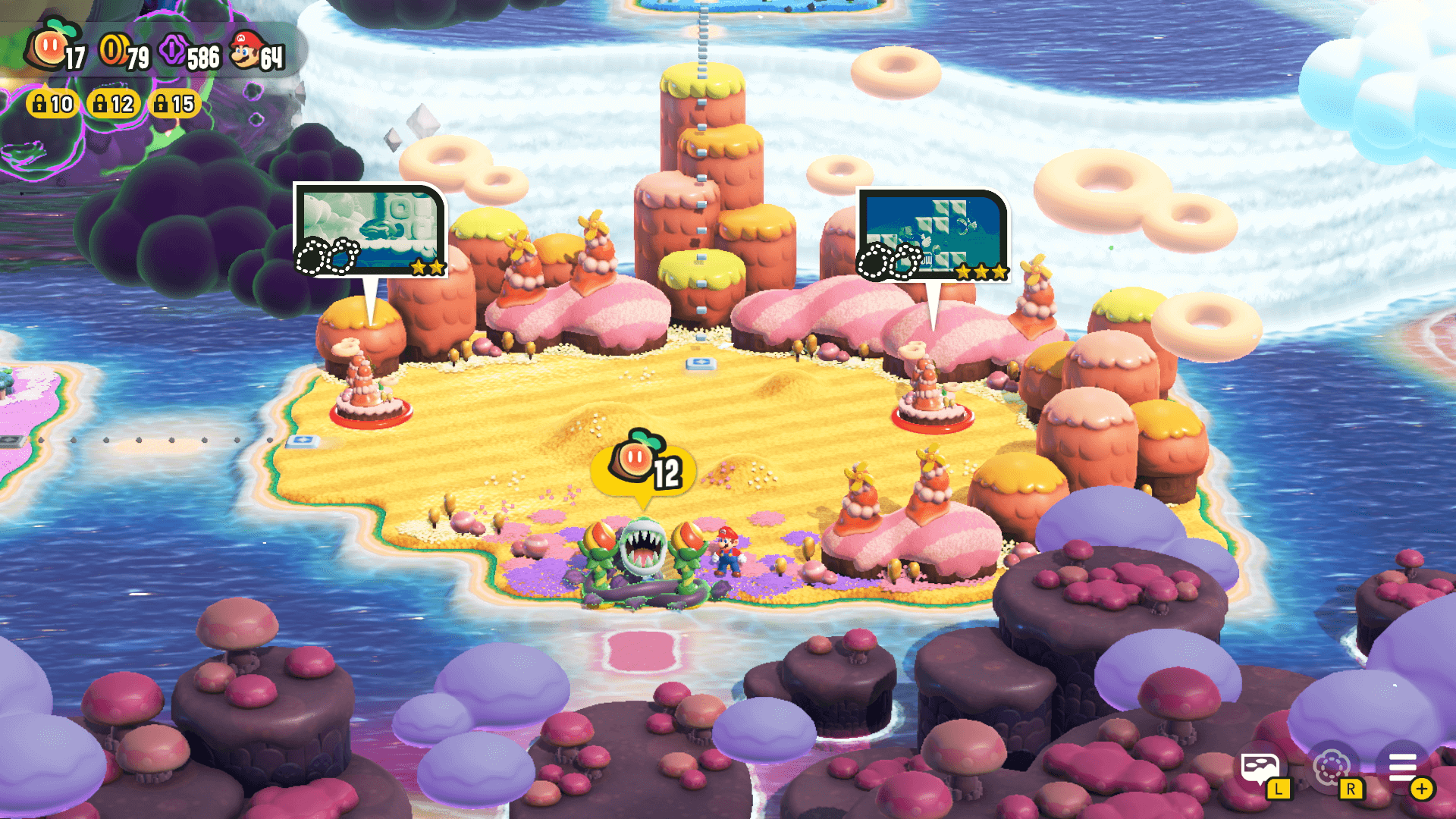Select the two-star green course preview
The height and width of the screenshot is (819, 1456).
point(370,230)
